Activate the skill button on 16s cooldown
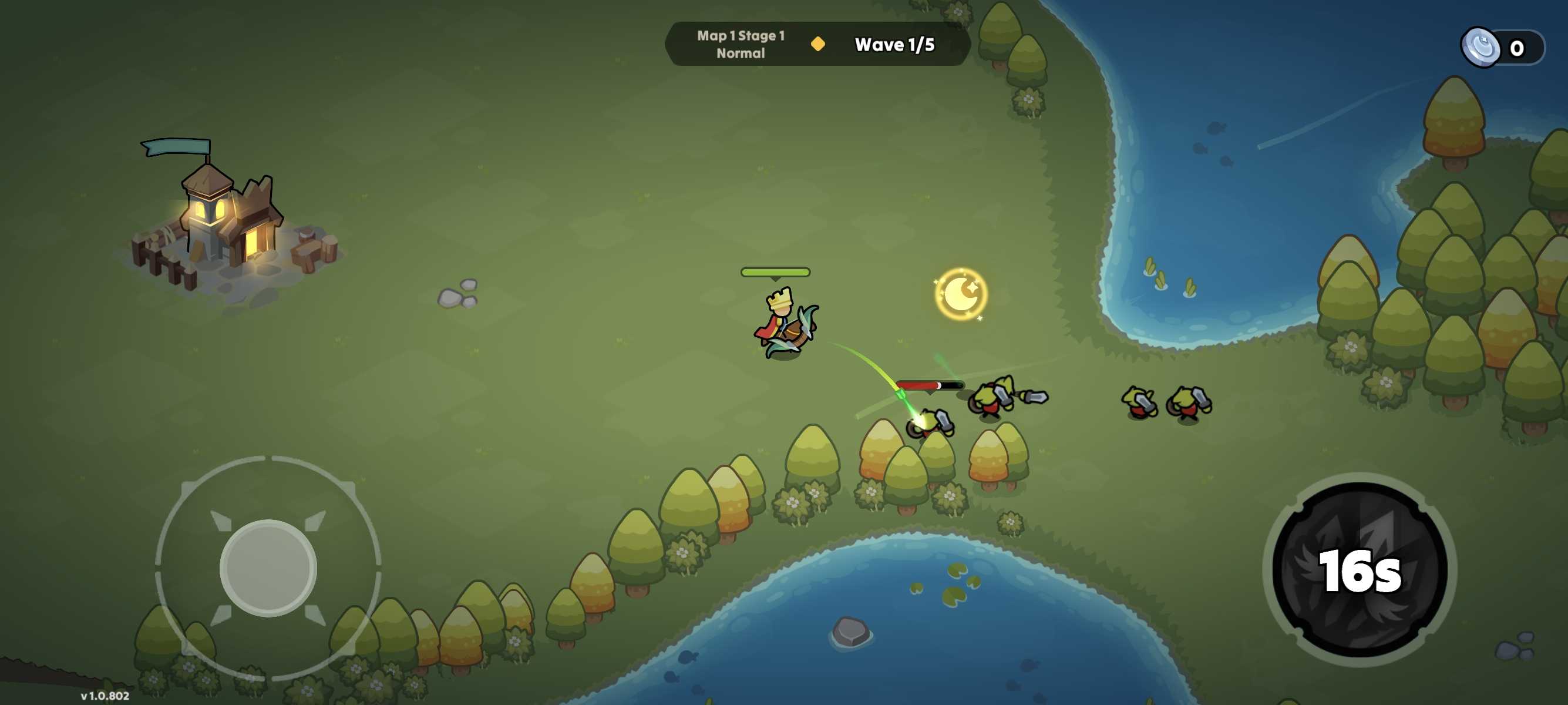1568x705 pixels. click(x=1360, y=569)
